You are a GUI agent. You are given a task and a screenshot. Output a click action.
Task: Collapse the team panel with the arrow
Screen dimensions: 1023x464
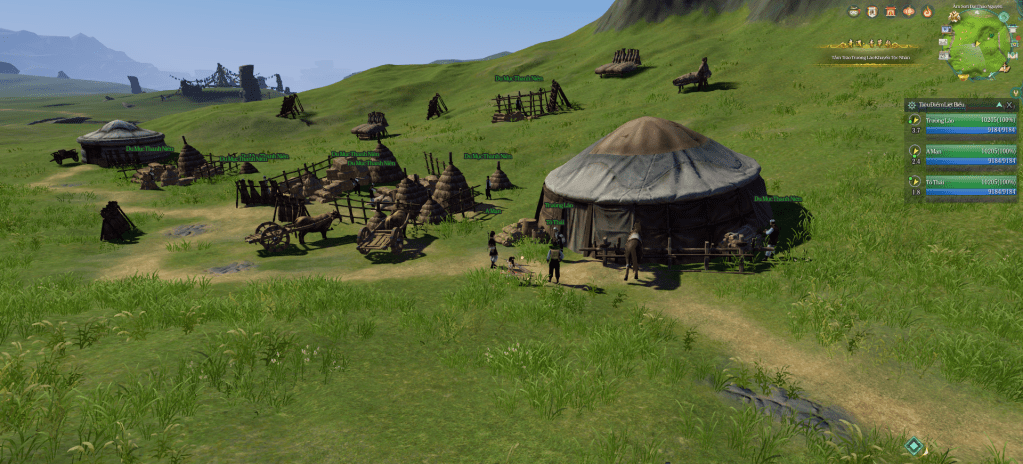coord(997,105)
